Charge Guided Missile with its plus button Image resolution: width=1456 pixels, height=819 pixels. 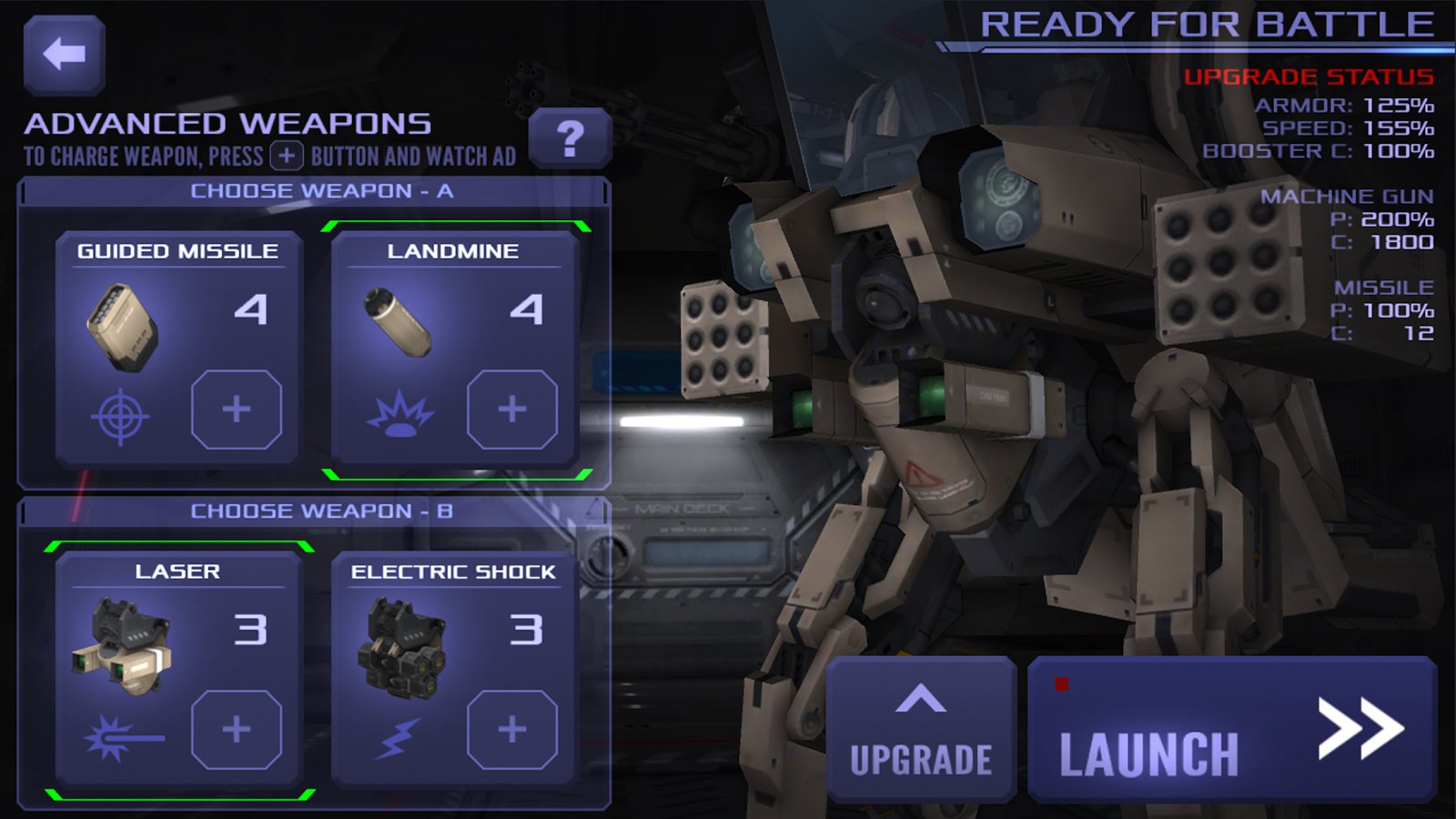point(237,409)
